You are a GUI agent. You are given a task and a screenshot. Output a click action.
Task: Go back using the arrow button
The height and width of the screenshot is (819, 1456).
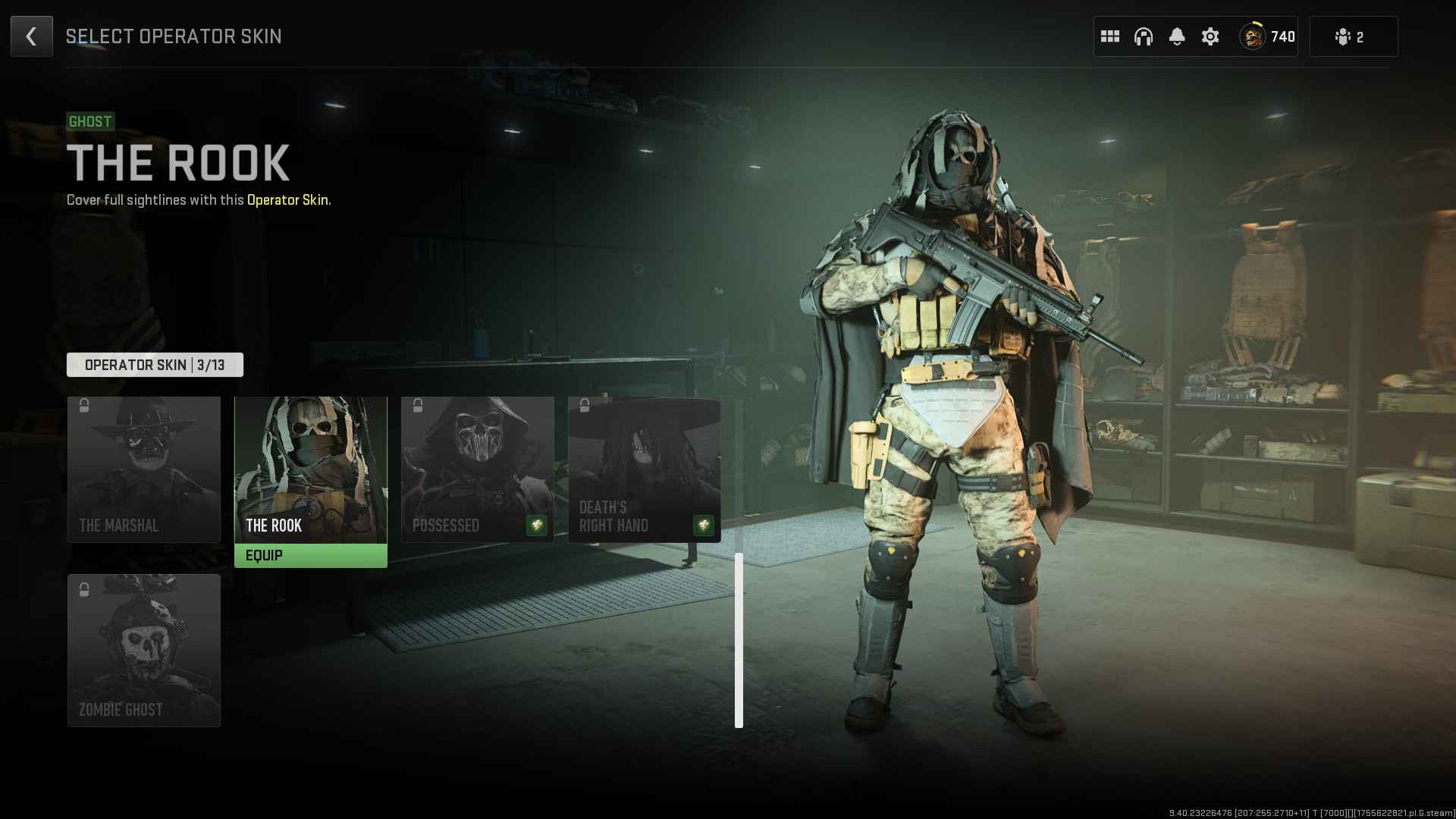pyautogui.click(x=31, y=36)
